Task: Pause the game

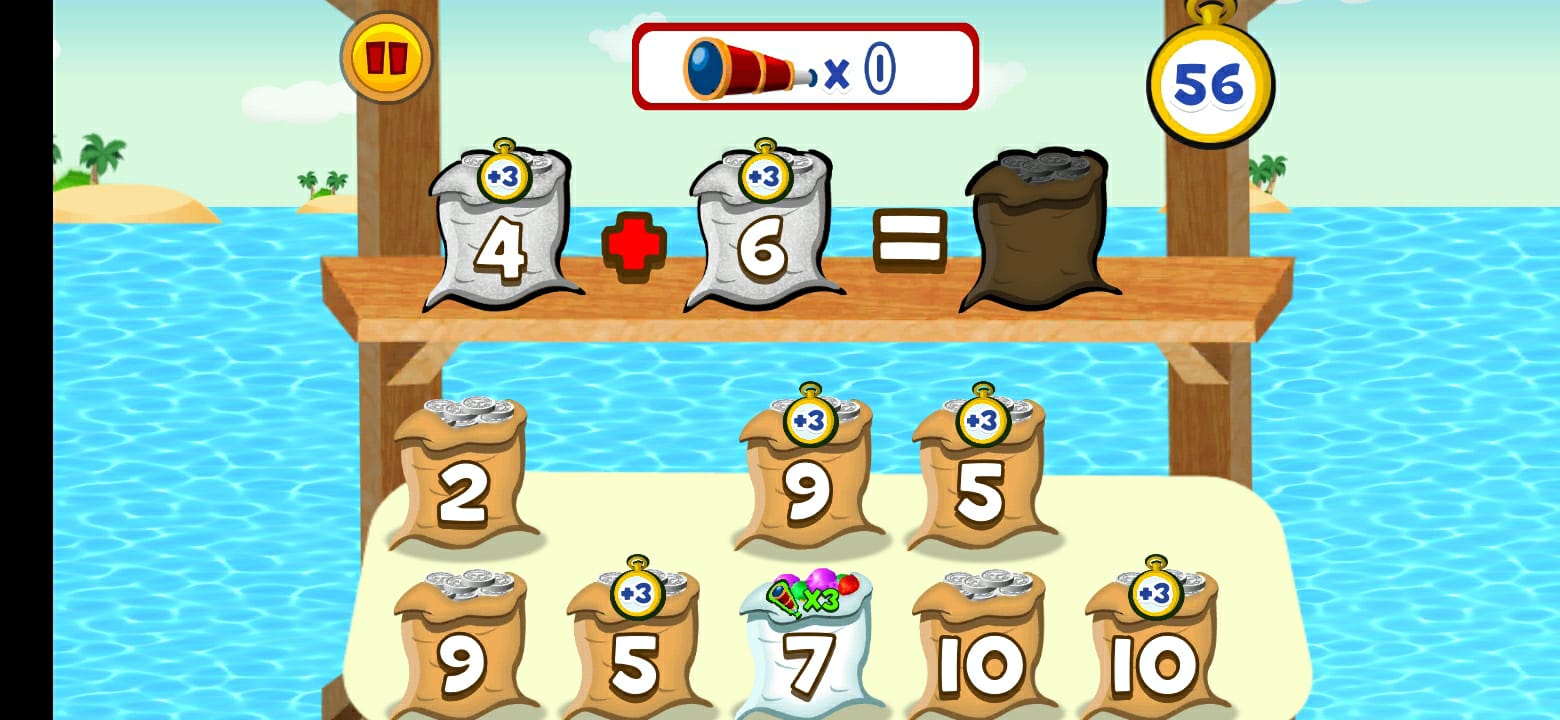Action: 388,57
